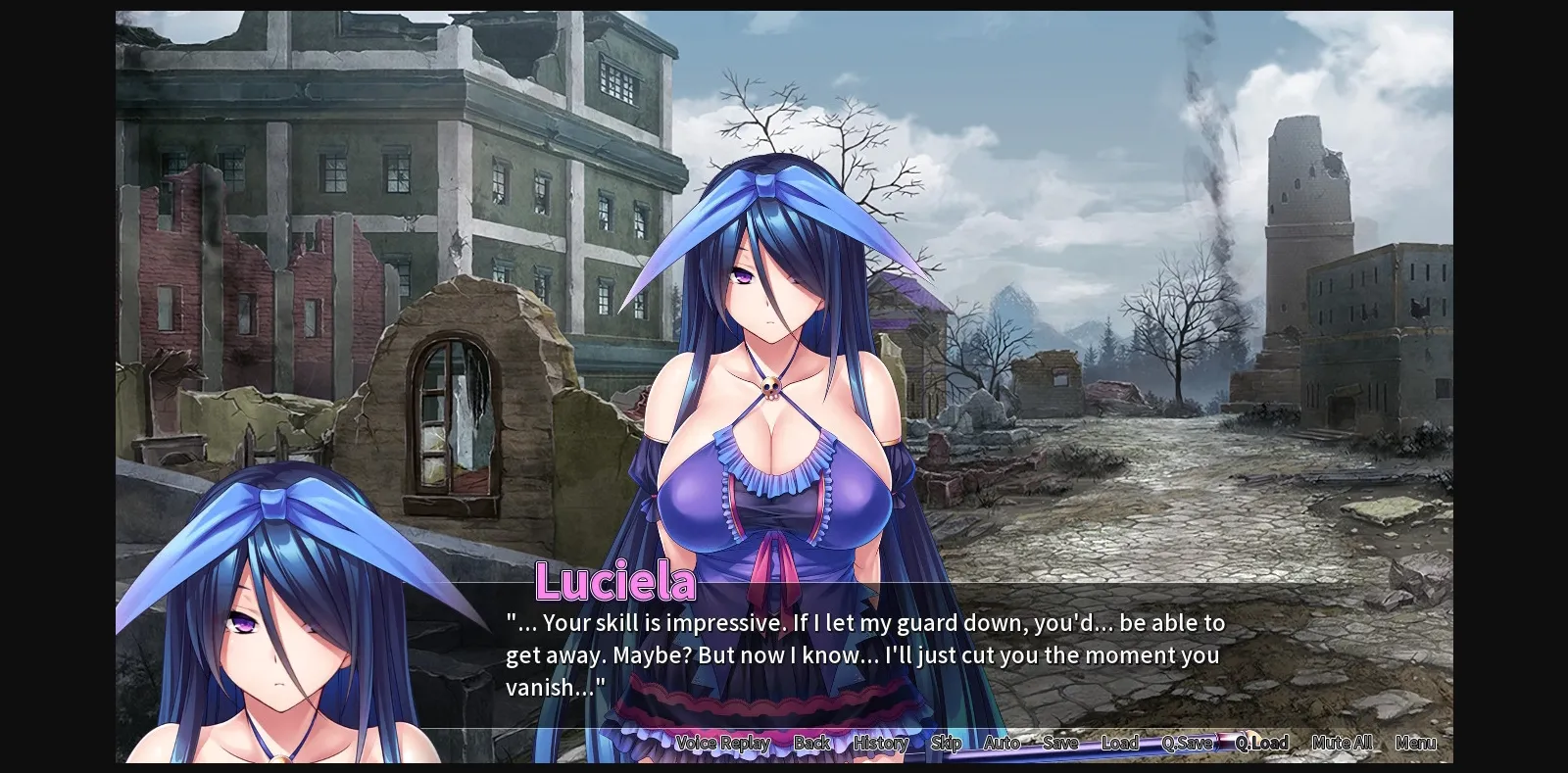Open the Save screen
The width and height of the screenshot is (1568, 773).
tap(1061, 744)
